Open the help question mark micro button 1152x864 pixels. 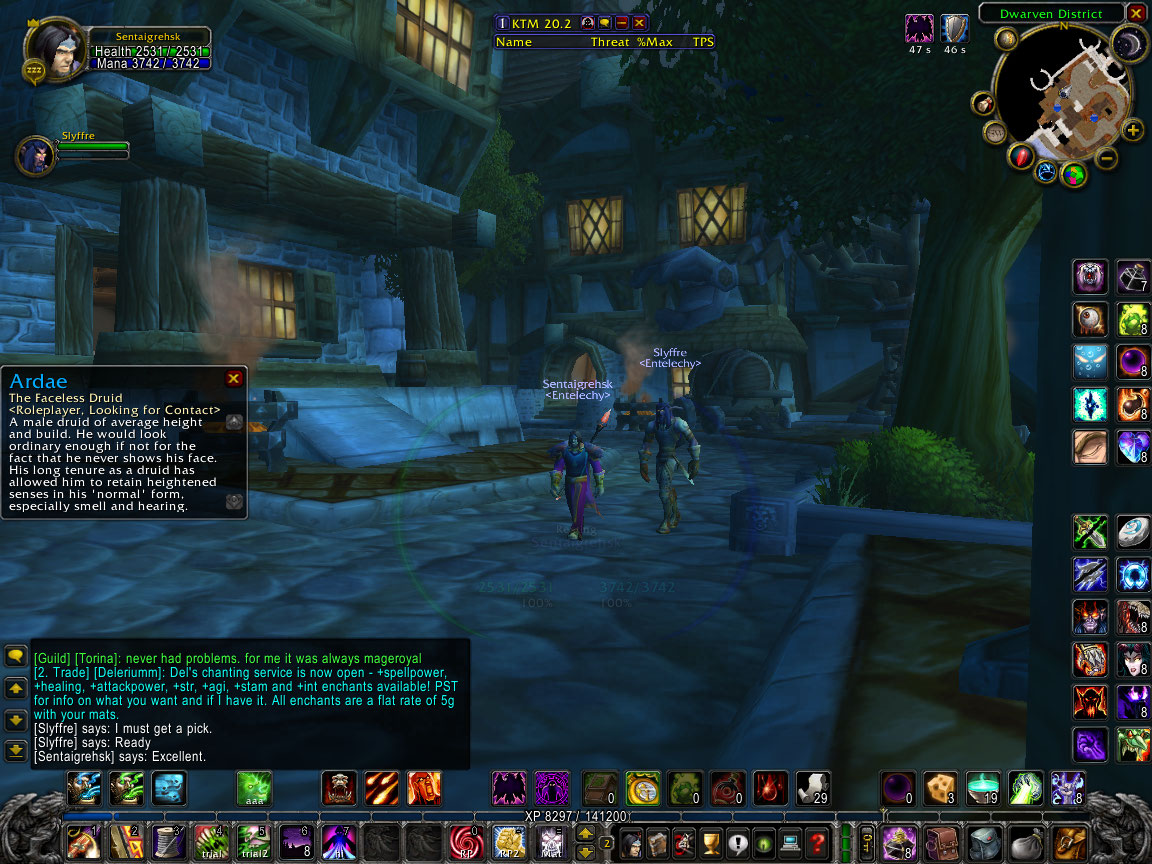816,842
